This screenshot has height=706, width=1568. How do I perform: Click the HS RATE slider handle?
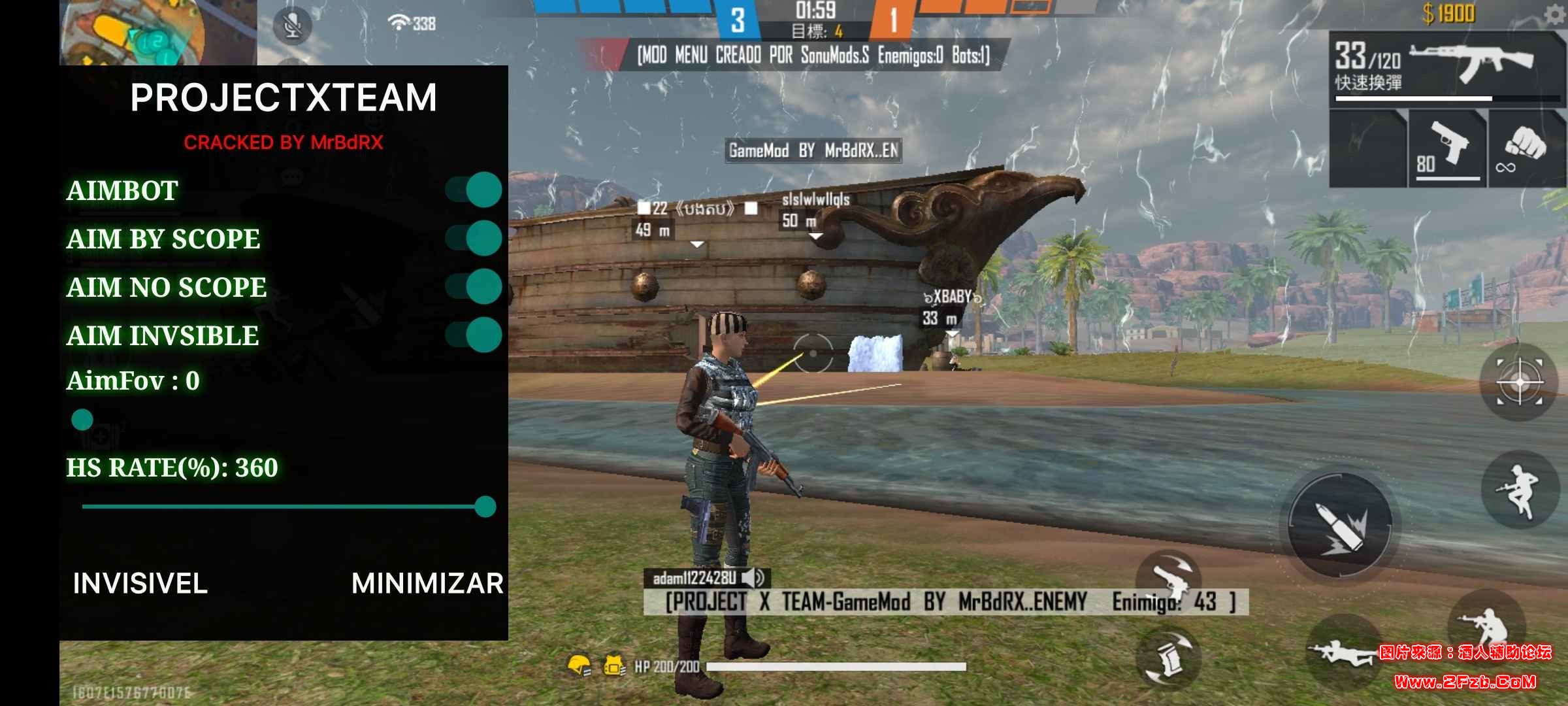485,507
